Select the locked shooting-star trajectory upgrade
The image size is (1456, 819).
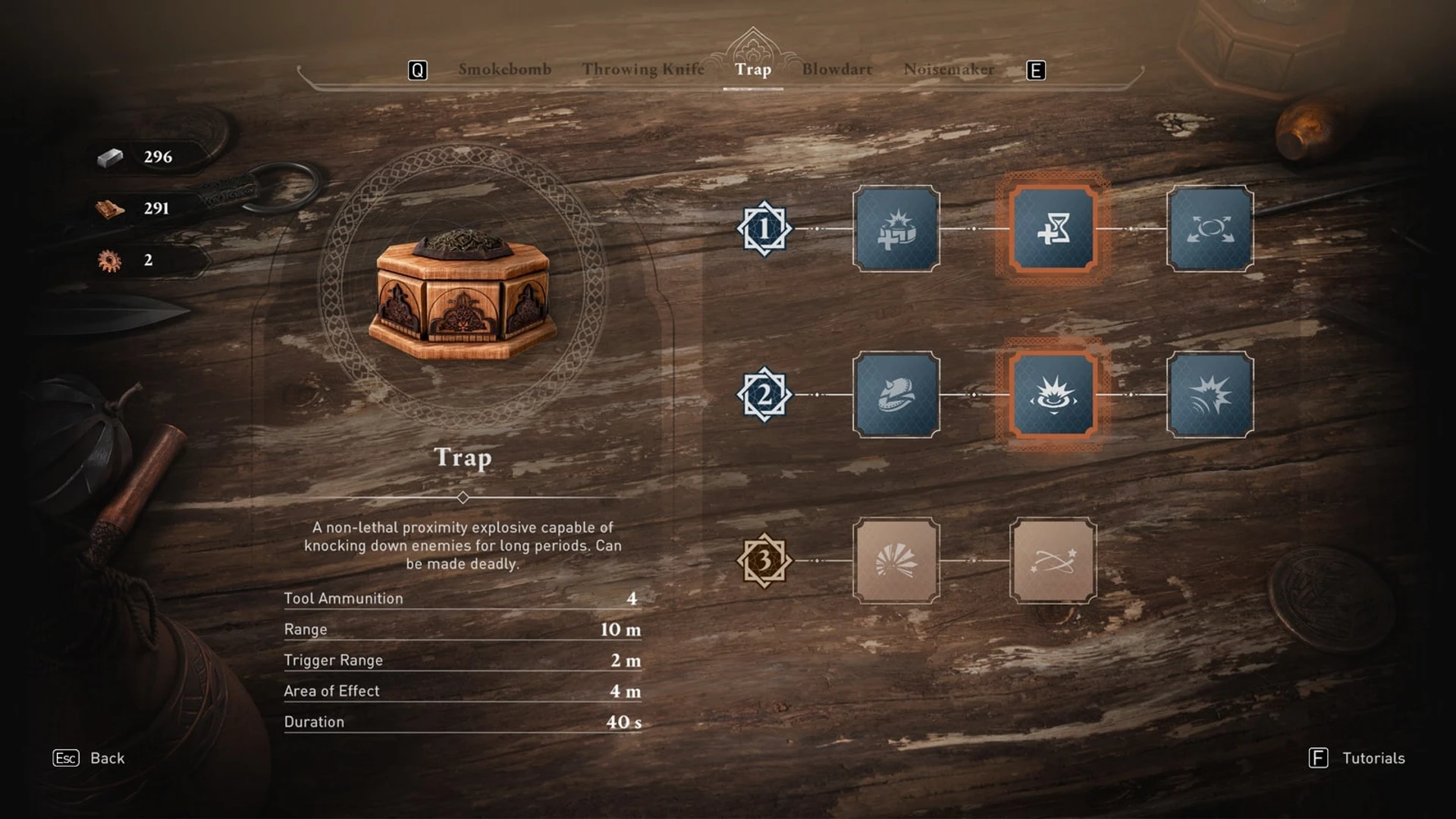click(1053, 561)
